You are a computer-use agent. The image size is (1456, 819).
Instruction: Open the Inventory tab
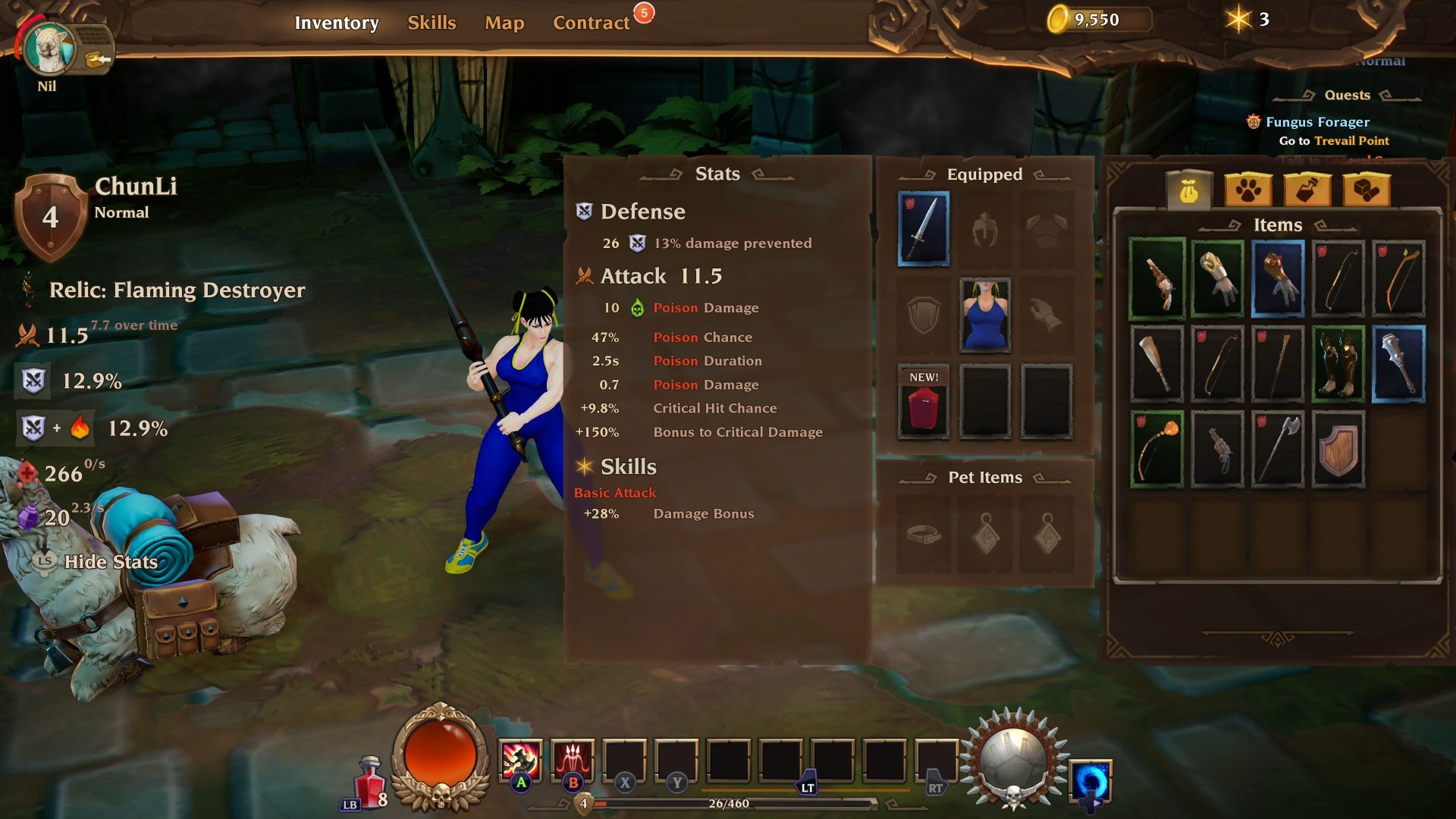point(338,23)
